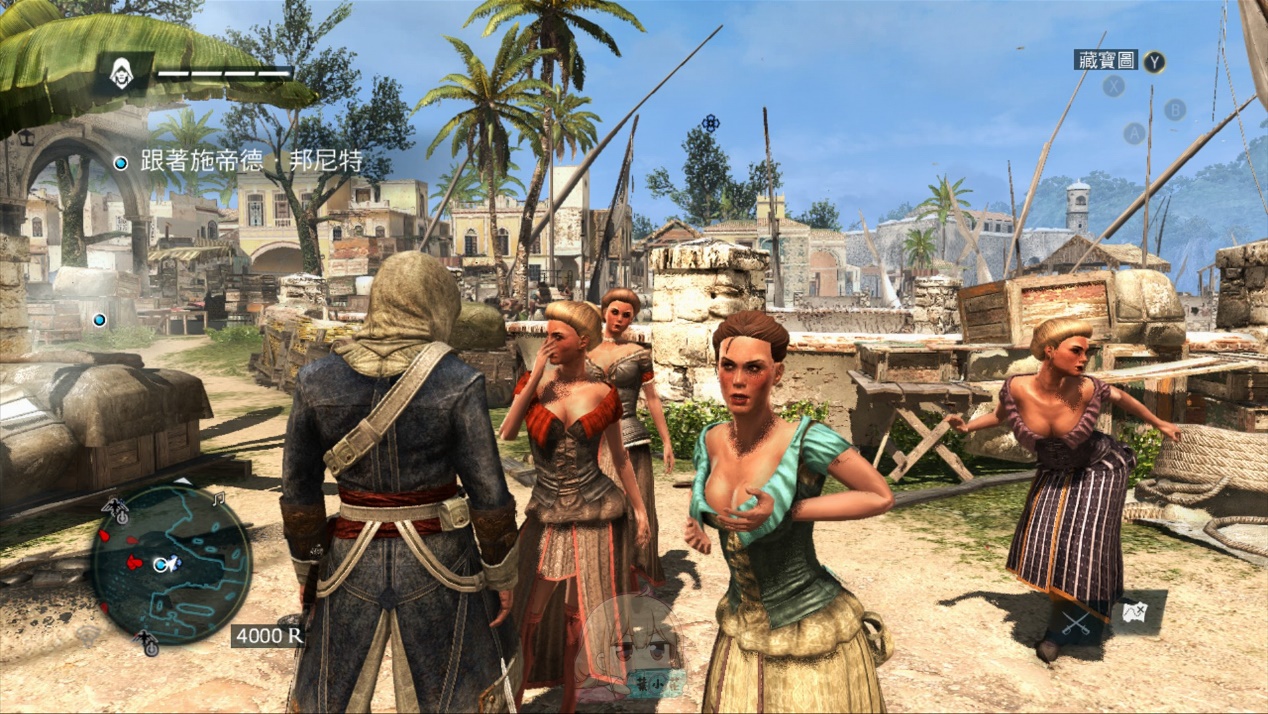The image size is (1268, 714).
Task: Click the music note icon on minimap
Action: [x=220, y=497]
